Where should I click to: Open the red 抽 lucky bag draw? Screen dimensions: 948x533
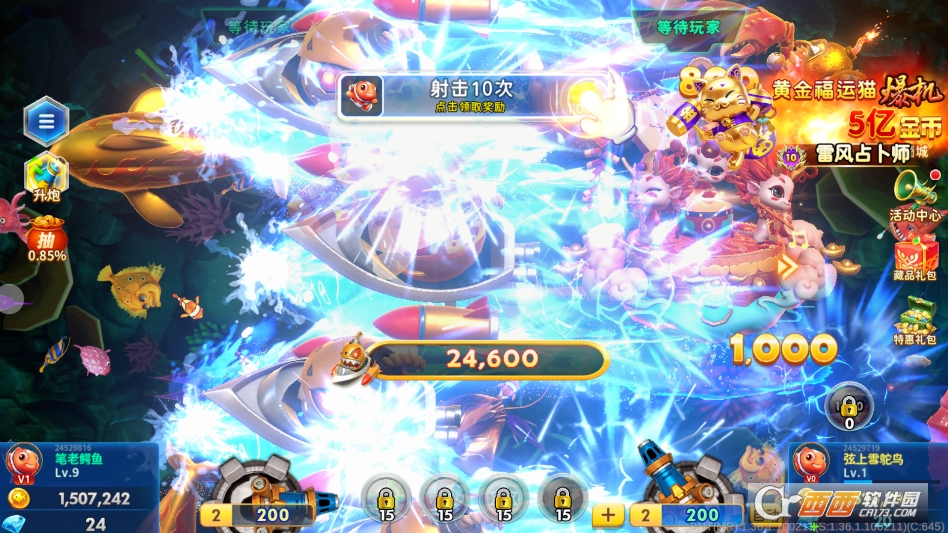tap(46, 242)
